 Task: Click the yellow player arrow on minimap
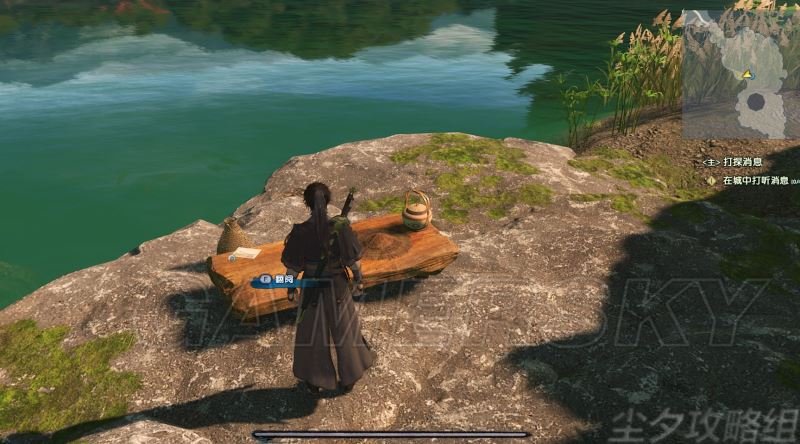(x=746, y=74)
